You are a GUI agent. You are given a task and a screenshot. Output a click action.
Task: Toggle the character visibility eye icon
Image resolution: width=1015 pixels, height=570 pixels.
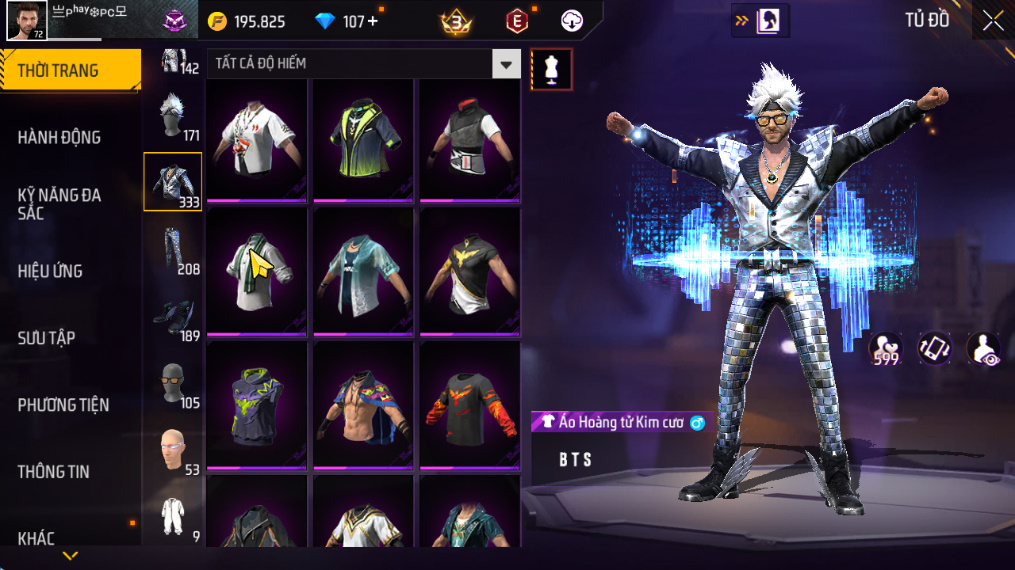click(x=983, y=349)
